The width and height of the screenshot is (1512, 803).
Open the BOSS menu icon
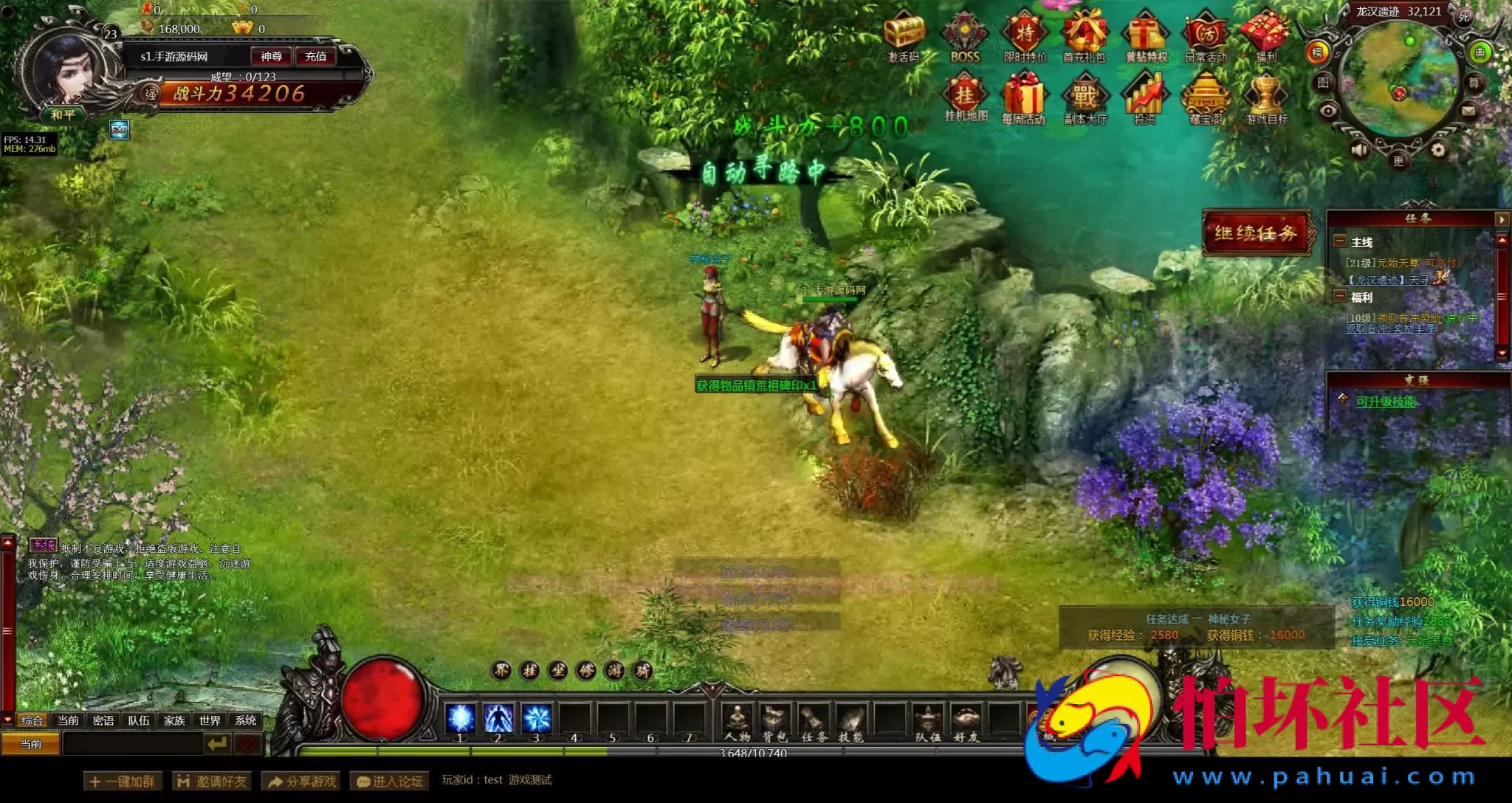(964, 37)
